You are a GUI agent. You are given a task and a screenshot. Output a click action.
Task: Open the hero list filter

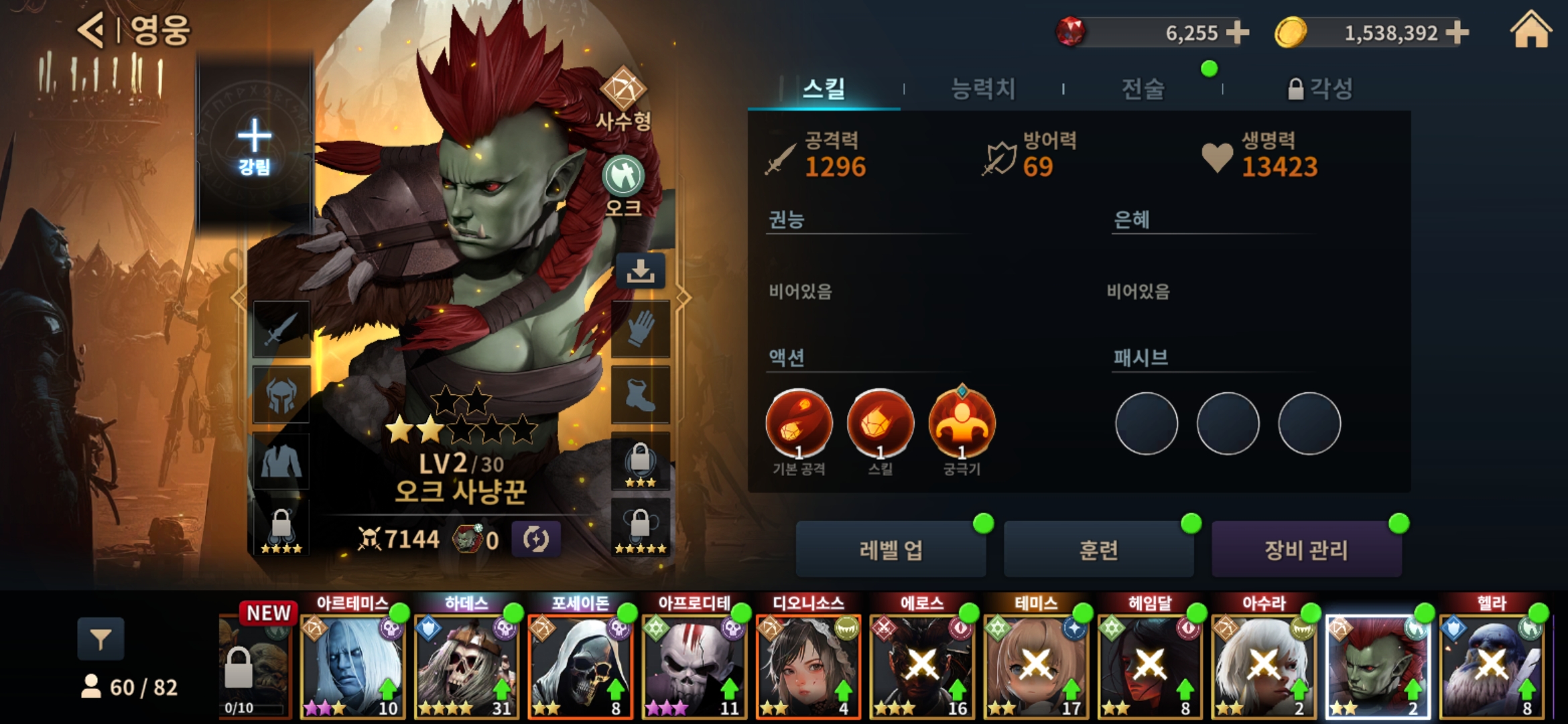[101, 640]
